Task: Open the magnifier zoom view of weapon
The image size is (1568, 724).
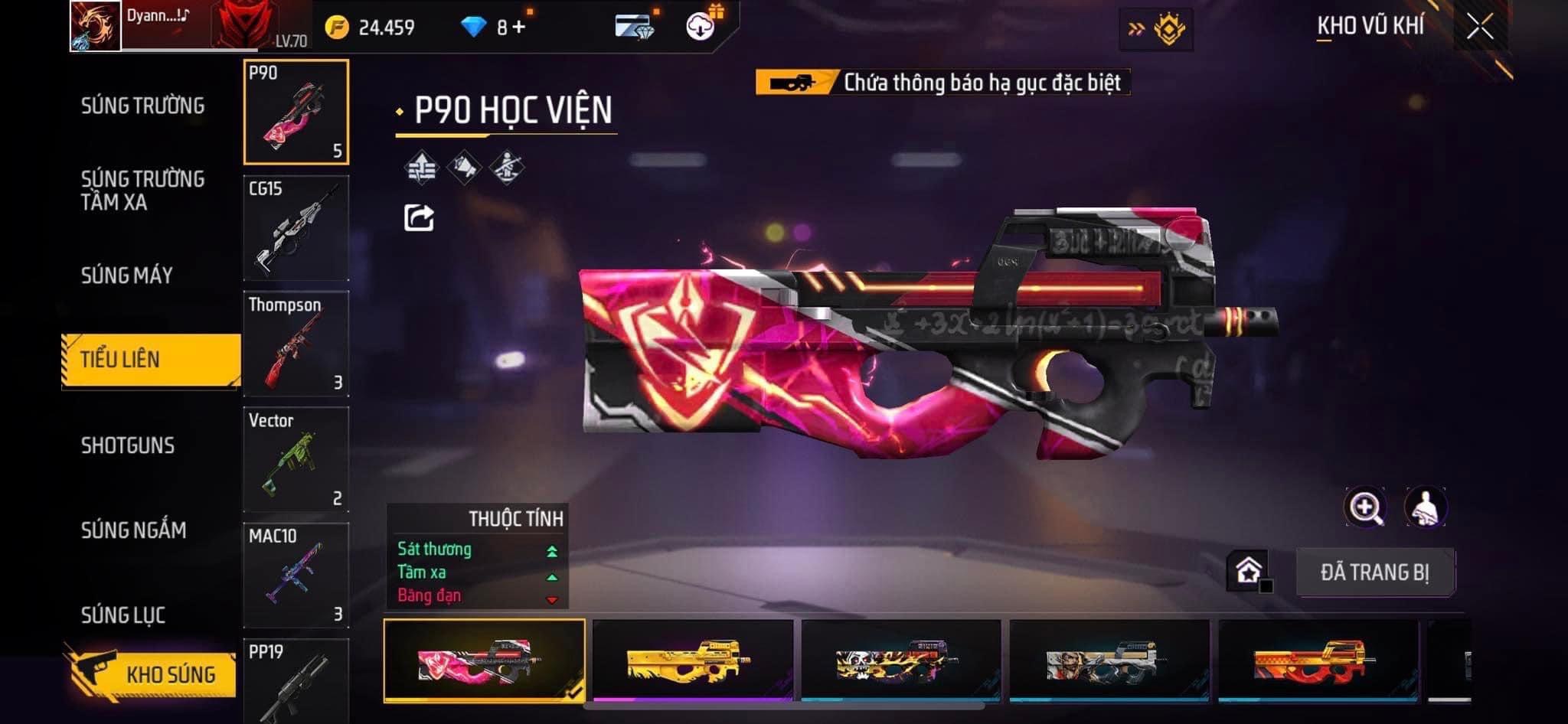Action: [x=1365, y=507]
